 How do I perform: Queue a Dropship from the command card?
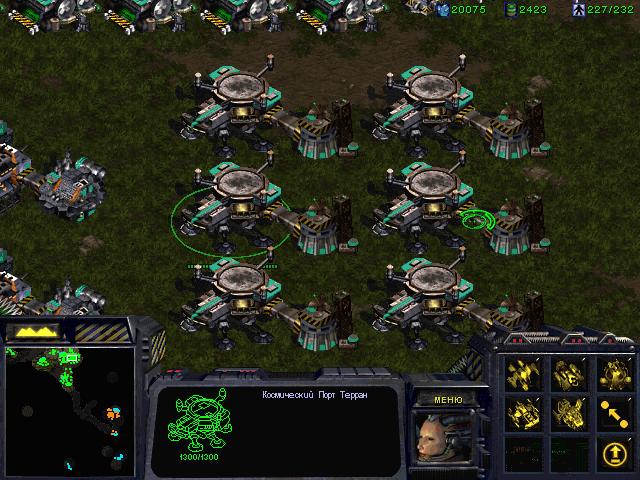click(x=568, y=373)
